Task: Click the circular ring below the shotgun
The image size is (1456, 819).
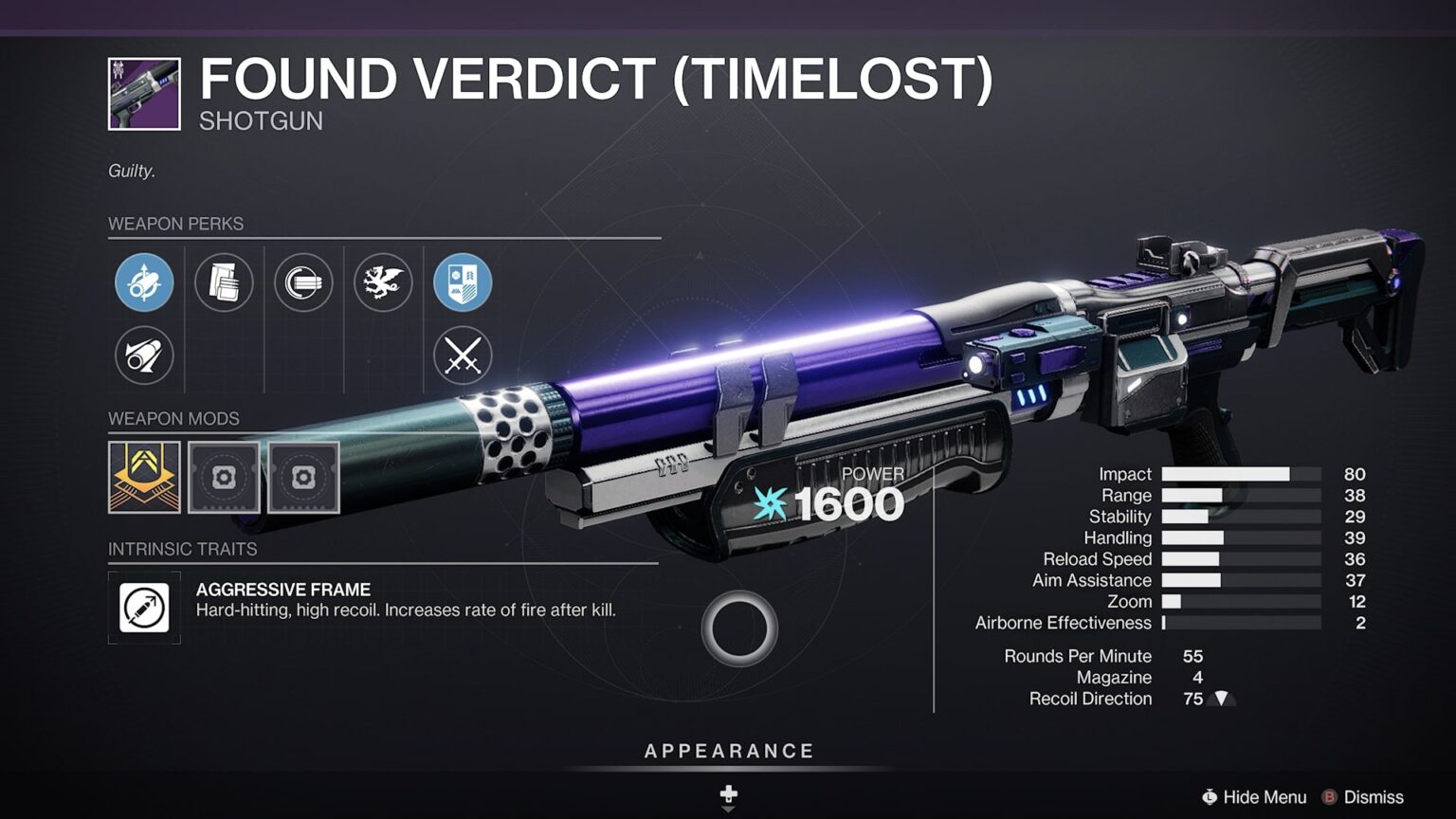Action: coord(740,627)
